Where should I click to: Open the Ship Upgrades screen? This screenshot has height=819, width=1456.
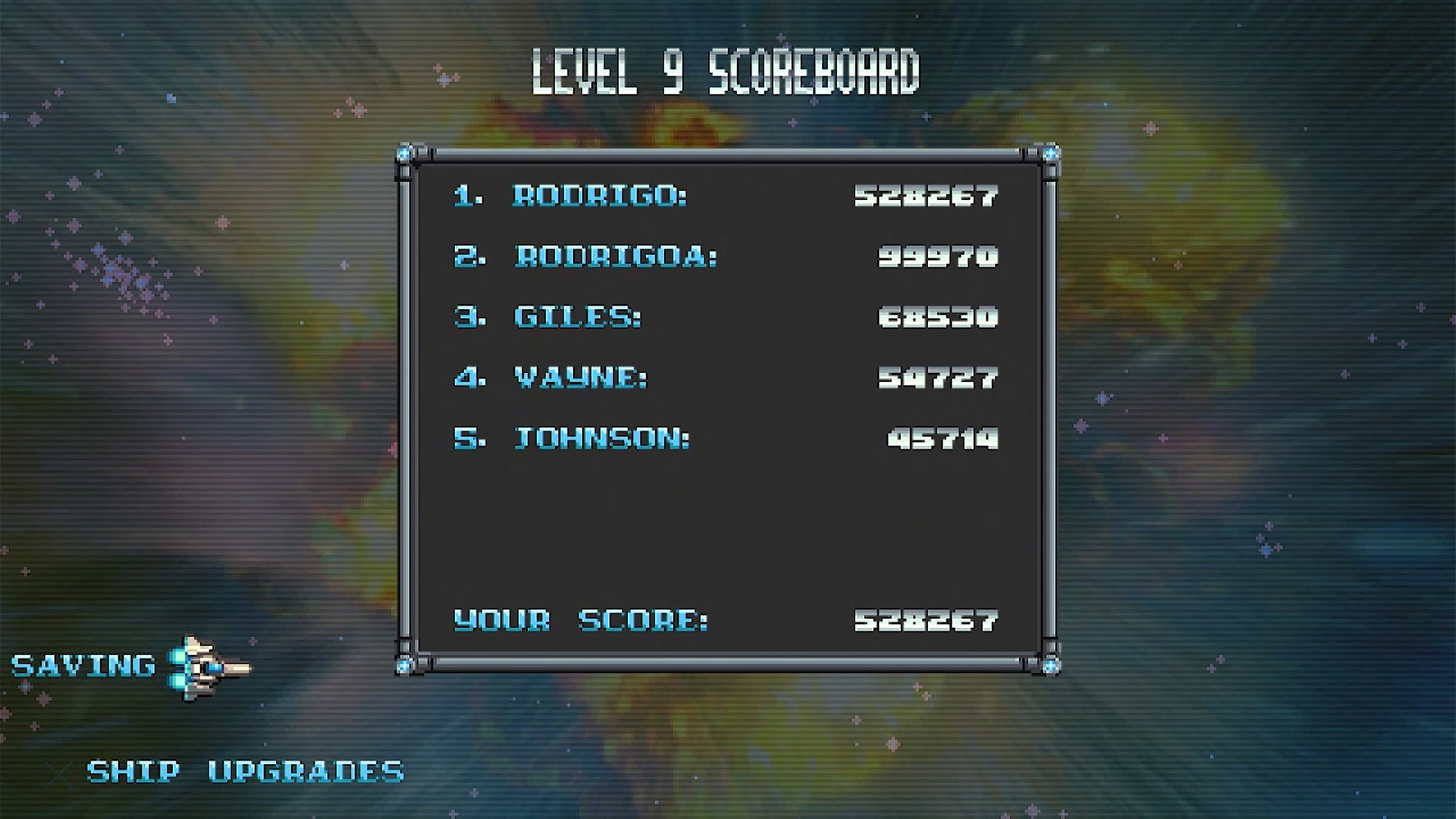click(245, 772)
